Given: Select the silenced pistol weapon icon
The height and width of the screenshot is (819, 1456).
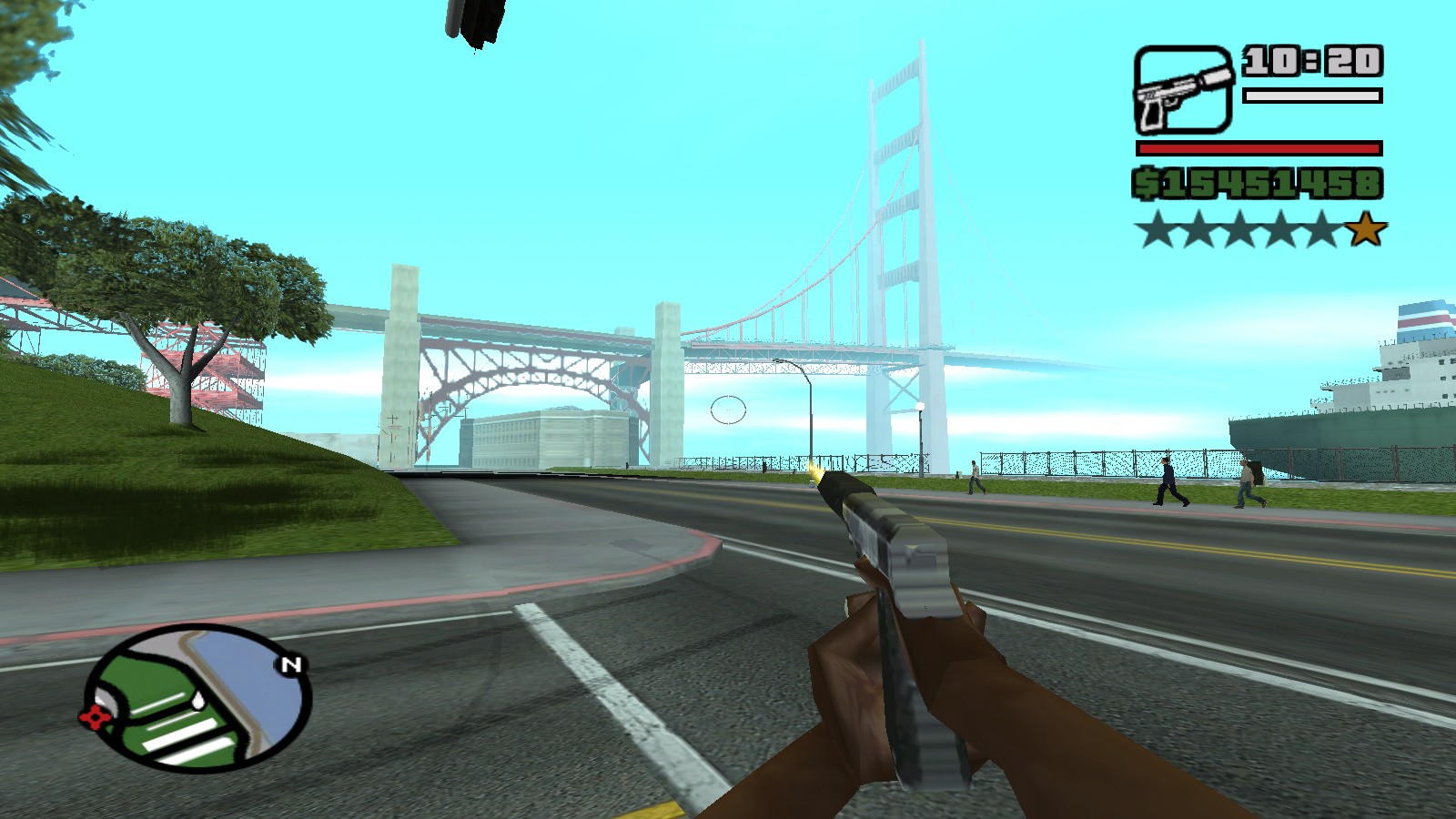Looking at the screenshot, I should (x=1183, y=90).
